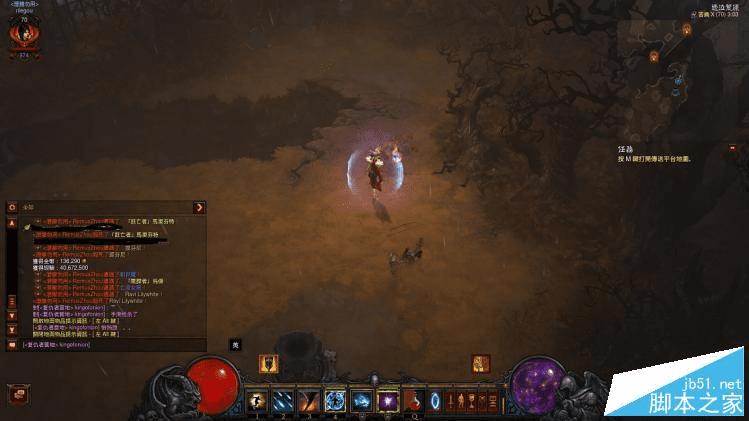749x421 pixels.
Task: Click the buff icon above the resource globe
Action: 481,363
